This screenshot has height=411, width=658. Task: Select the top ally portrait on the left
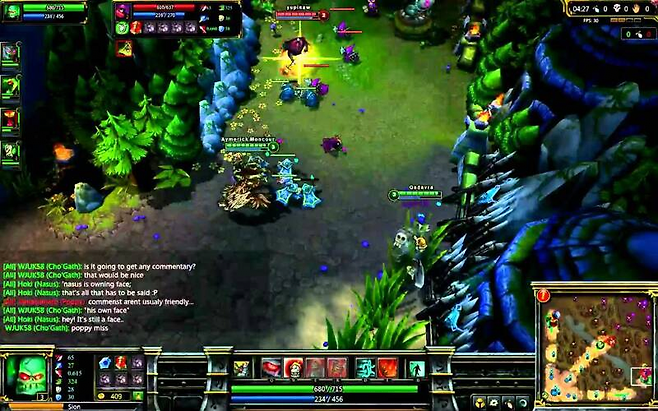[10, 53]
